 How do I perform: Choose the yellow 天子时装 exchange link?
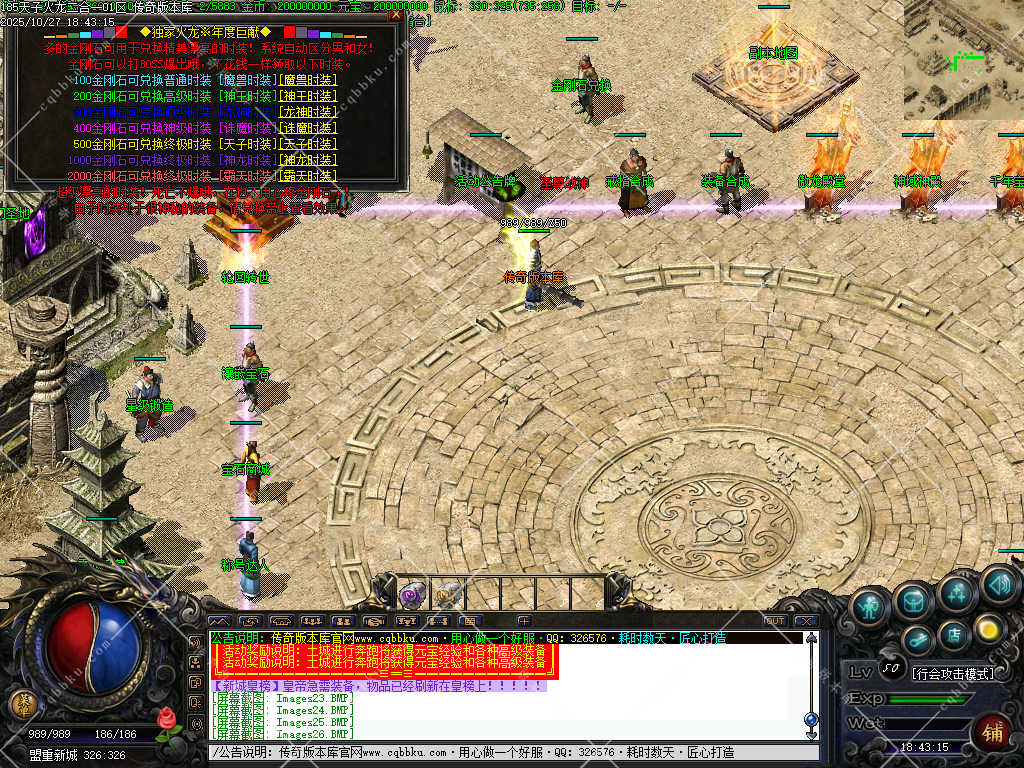[x=309, y=144]
